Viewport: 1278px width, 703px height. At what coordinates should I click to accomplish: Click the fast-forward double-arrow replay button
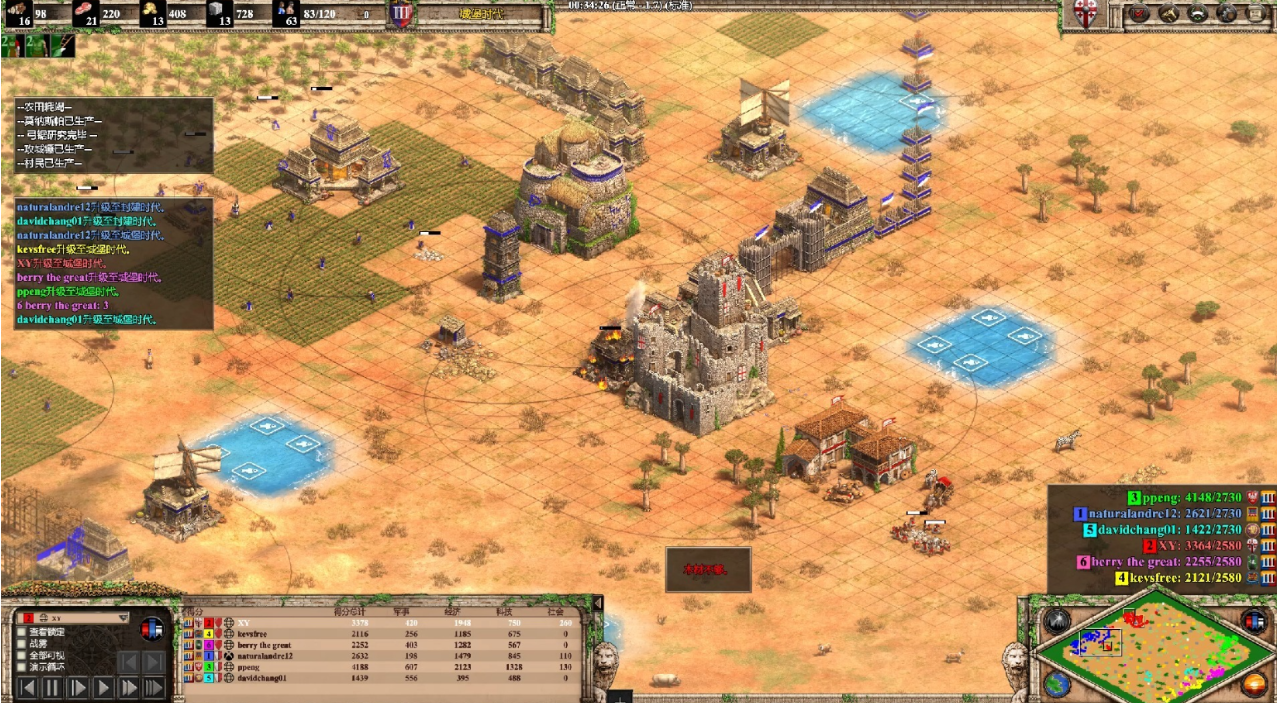click(x=129, y=688)
